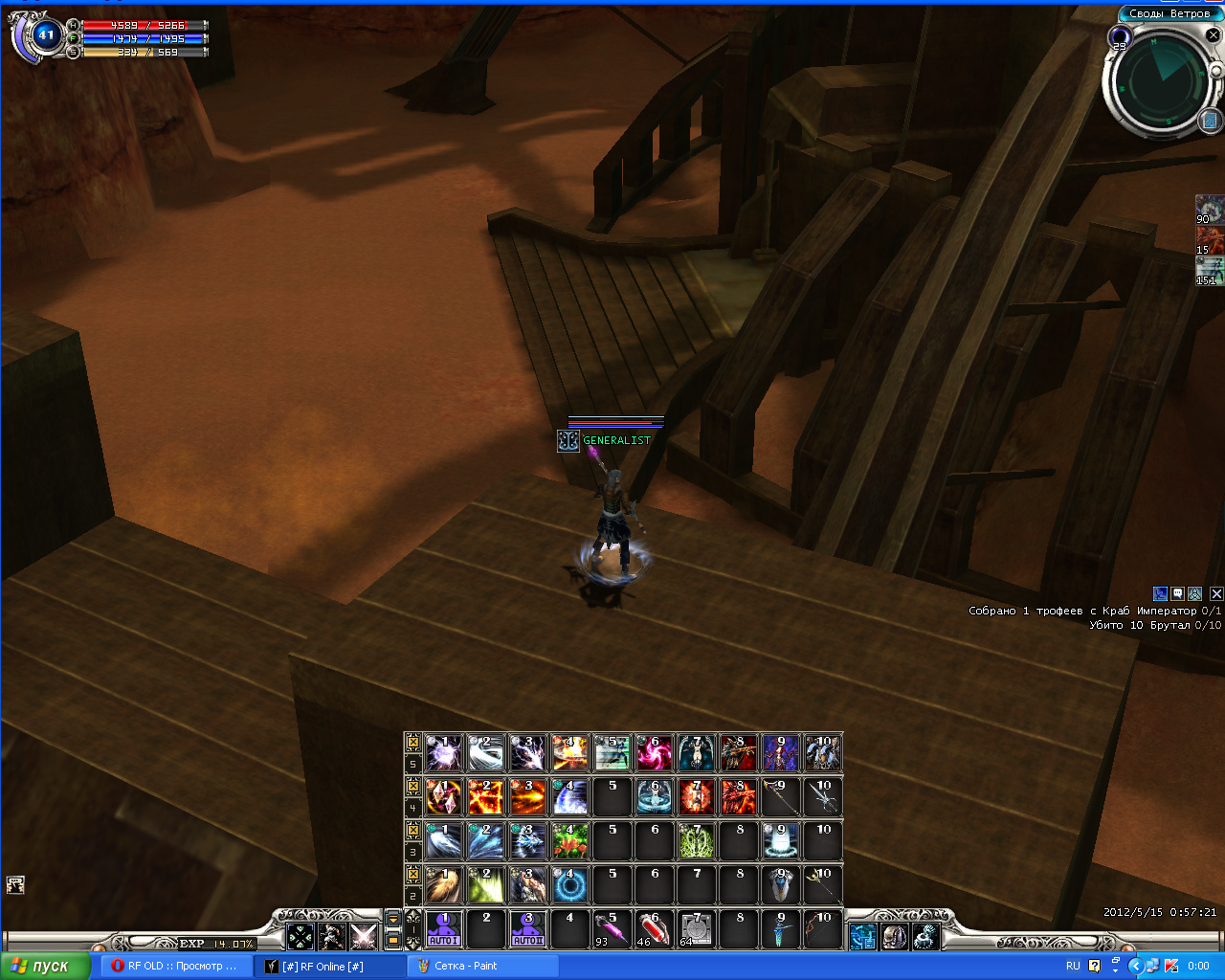Cast the pink swirl vortex skill

pos(654,753)
